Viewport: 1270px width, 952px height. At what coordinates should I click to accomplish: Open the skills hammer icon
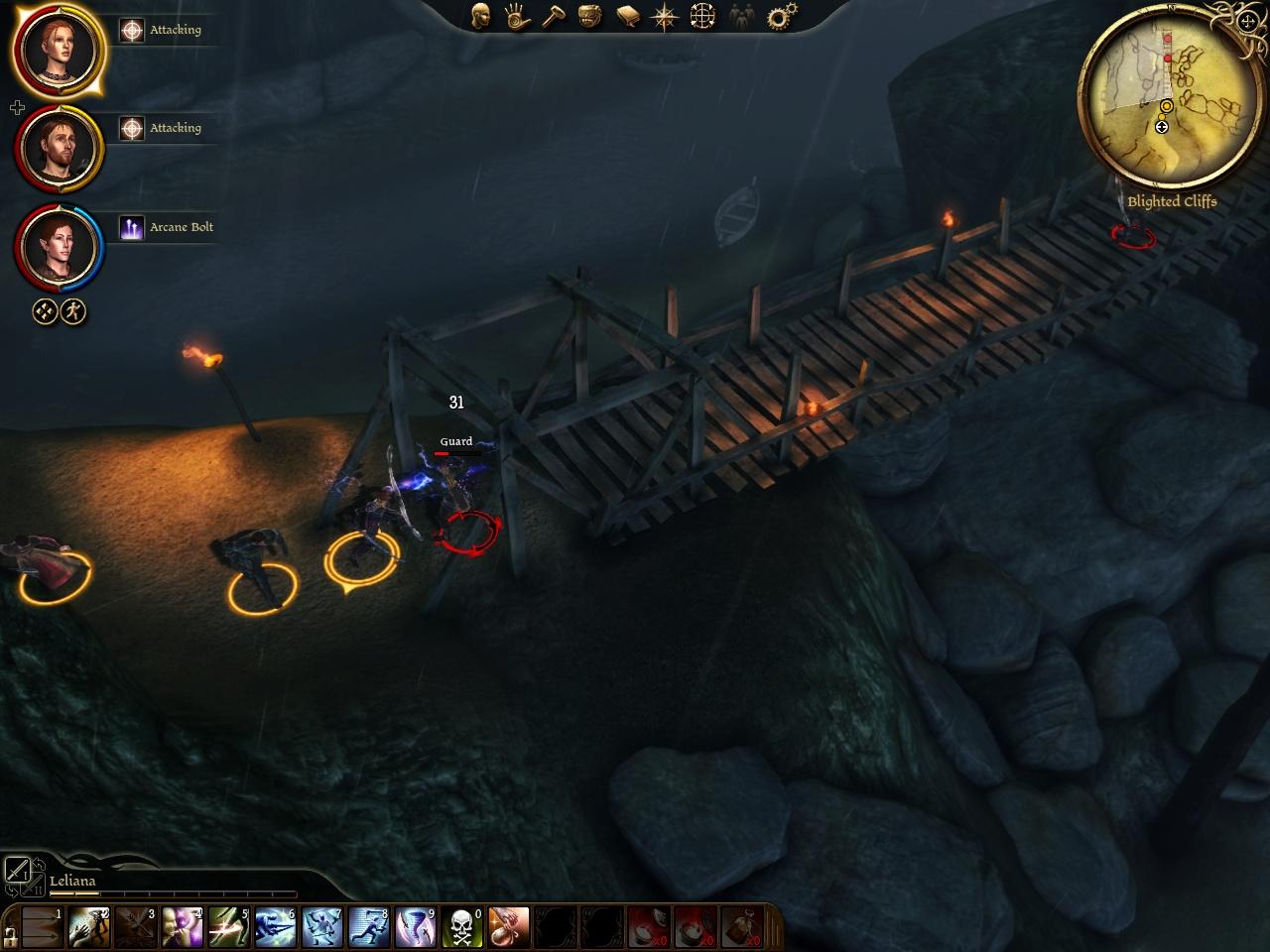coord(553,16)
